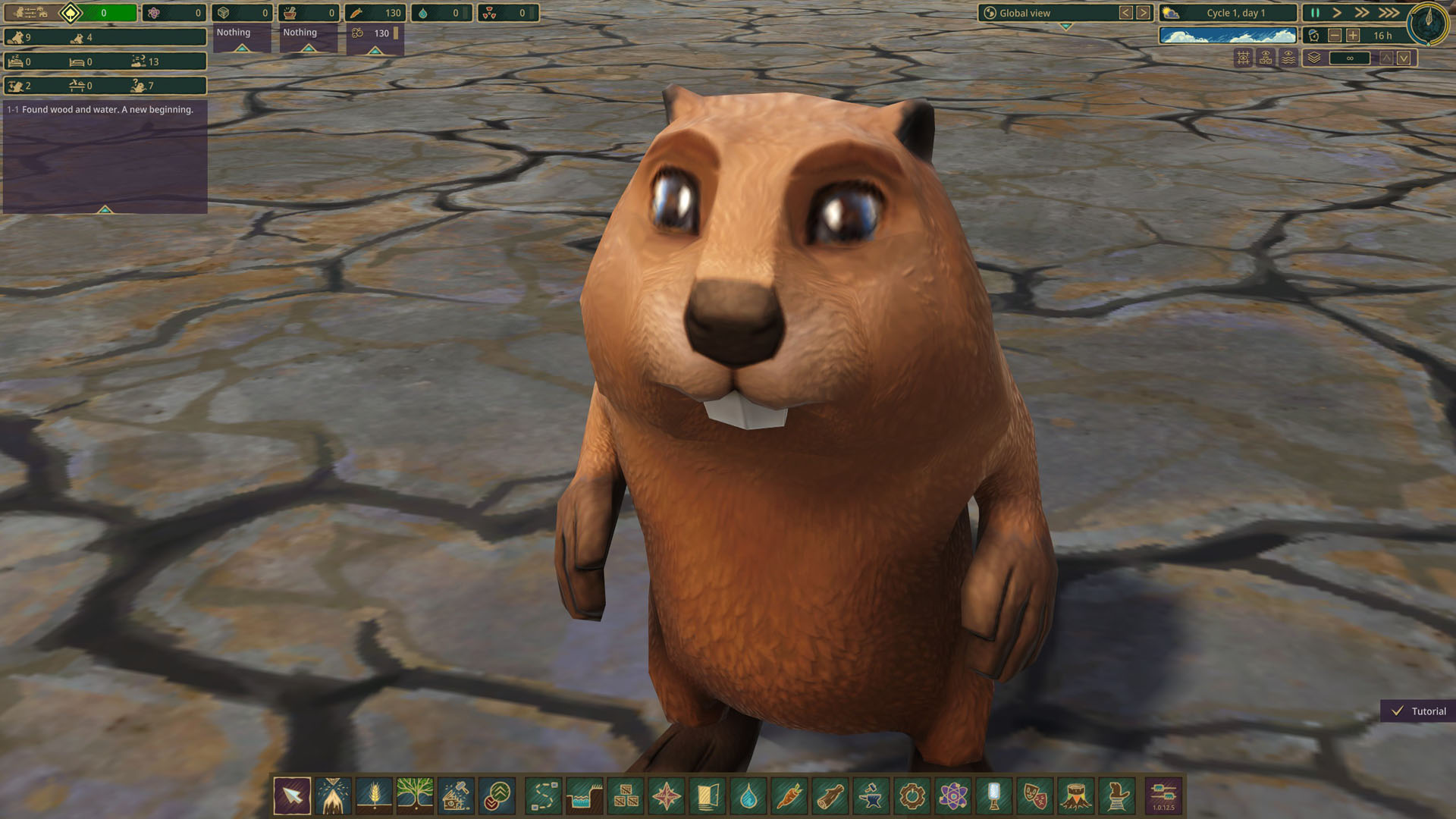1456x819 pixels.
Task: Go to next district using right arrow
Action: point(1143,13)
